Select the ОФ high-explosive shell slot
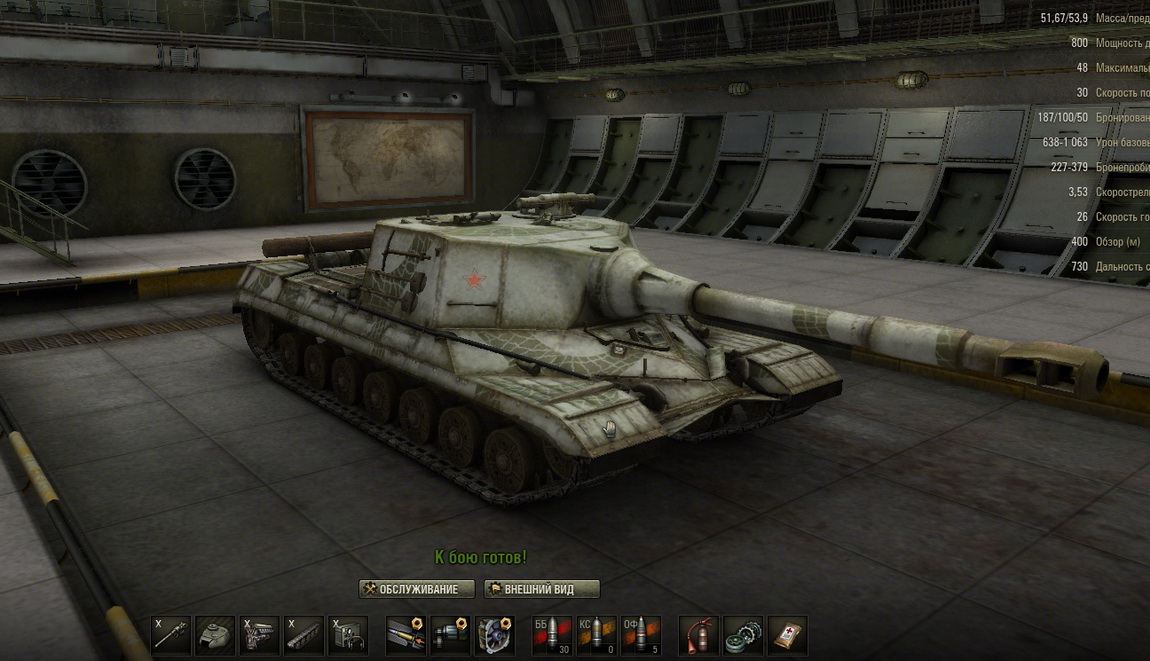 coord(640,636)
